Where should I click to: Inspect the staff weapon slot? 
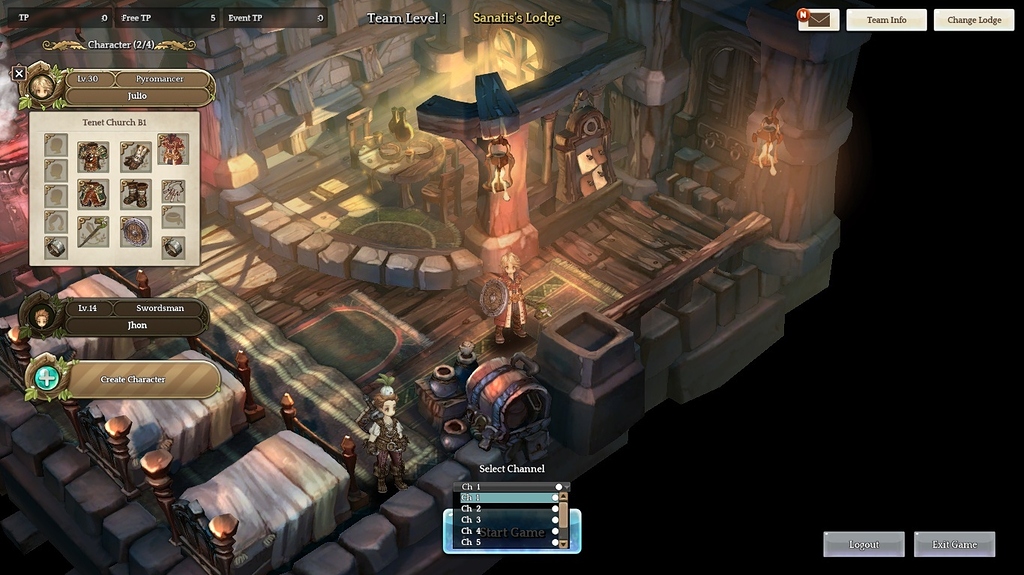point(93,232)
